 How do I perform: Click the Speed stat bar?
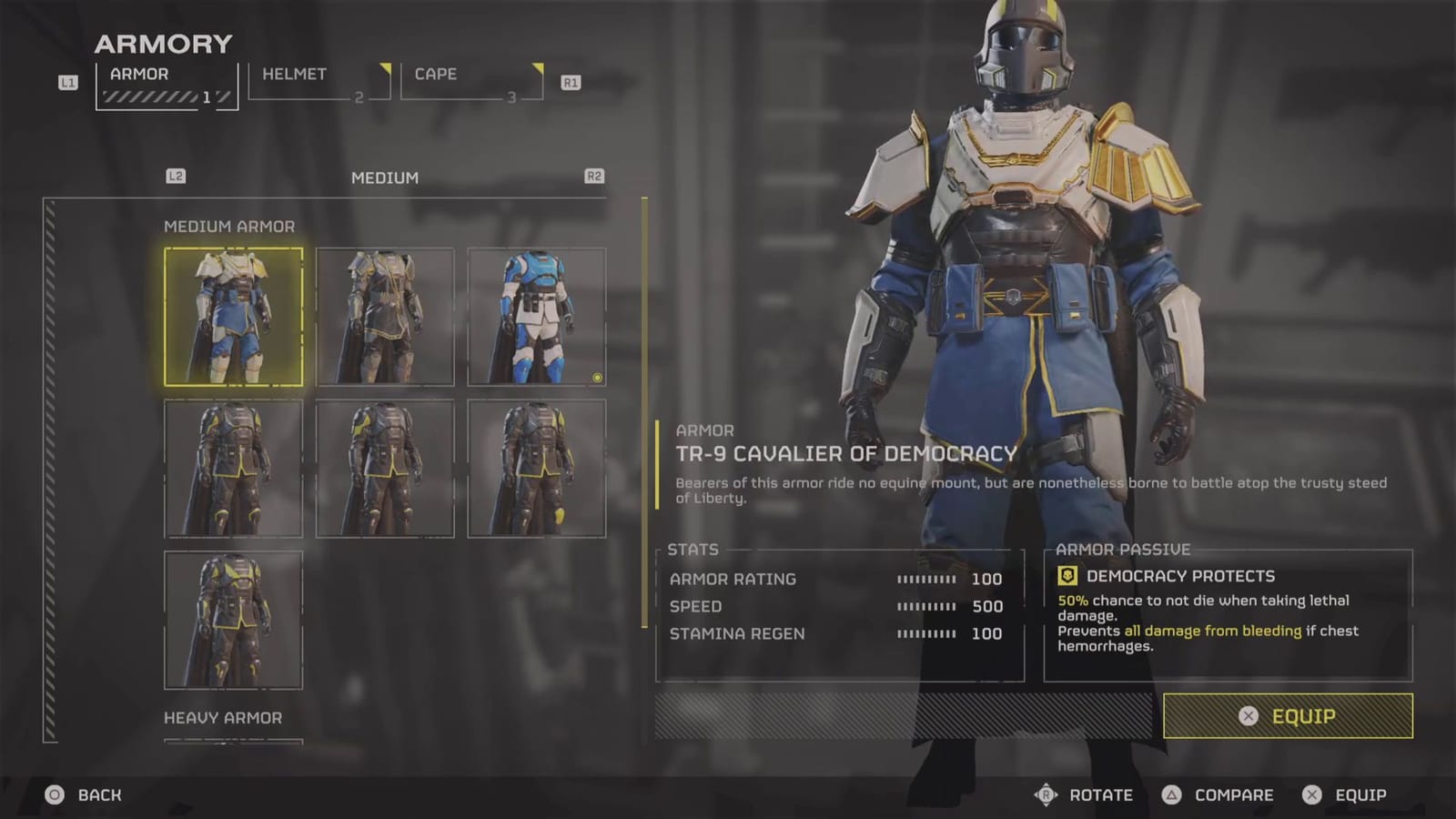click(x=926, y=606)
